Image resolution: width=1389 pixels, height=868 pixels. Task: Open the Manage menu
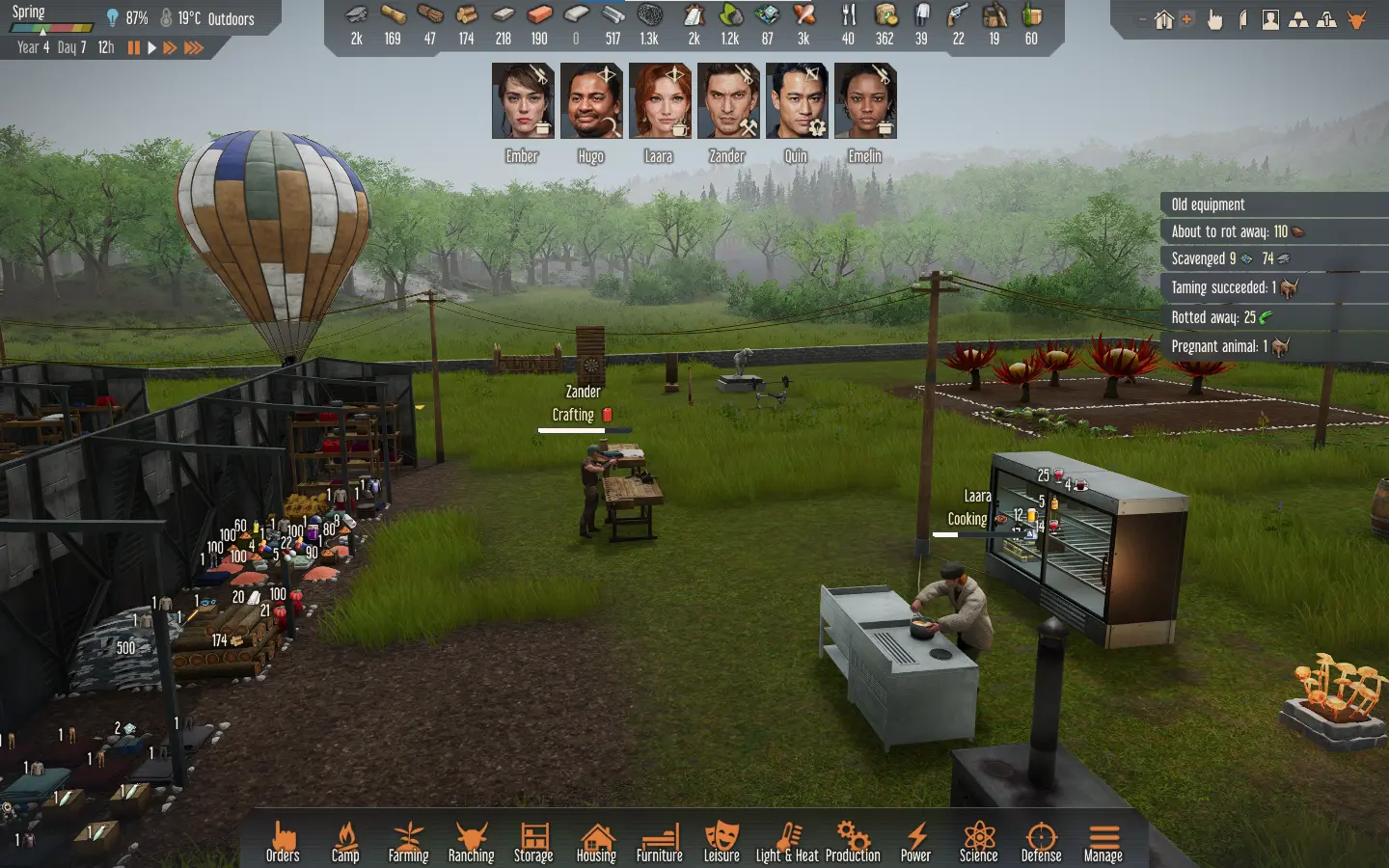coord(1103,841)
